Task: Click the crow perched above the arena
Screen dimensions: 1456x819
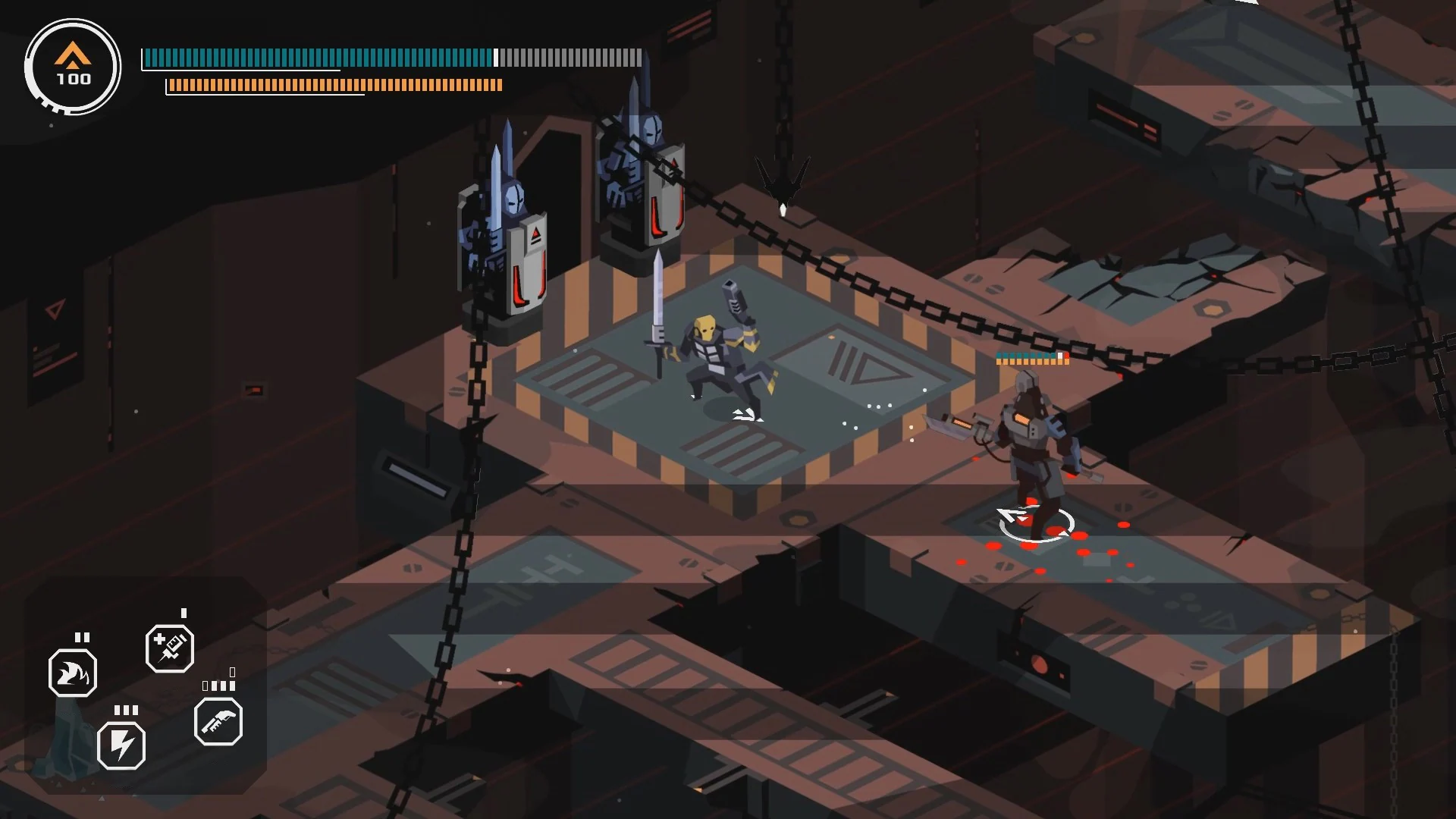Action: click(x=781, y=182)
